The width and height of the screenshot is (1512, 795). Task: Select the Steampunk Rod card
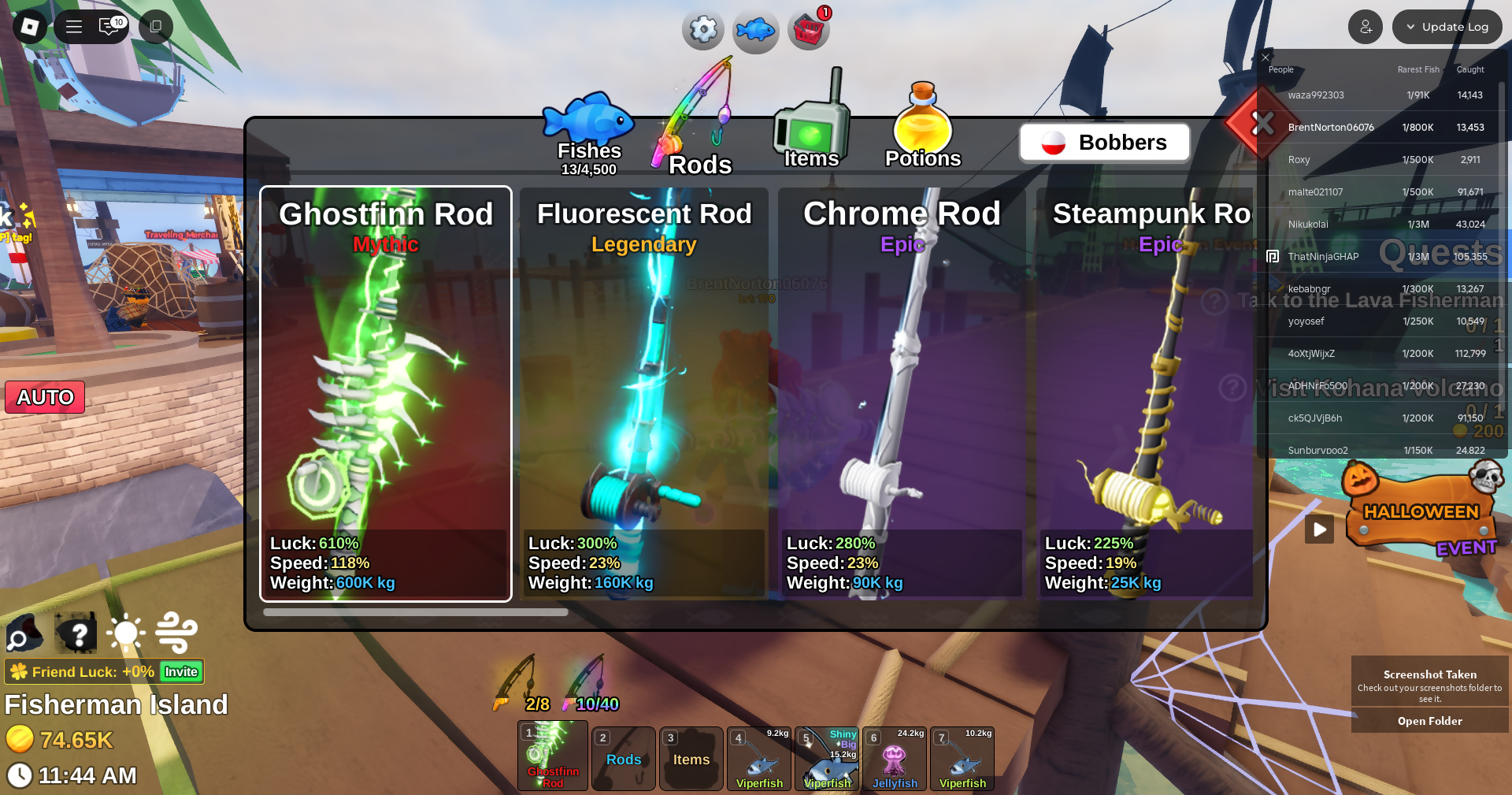[1146, 394]
